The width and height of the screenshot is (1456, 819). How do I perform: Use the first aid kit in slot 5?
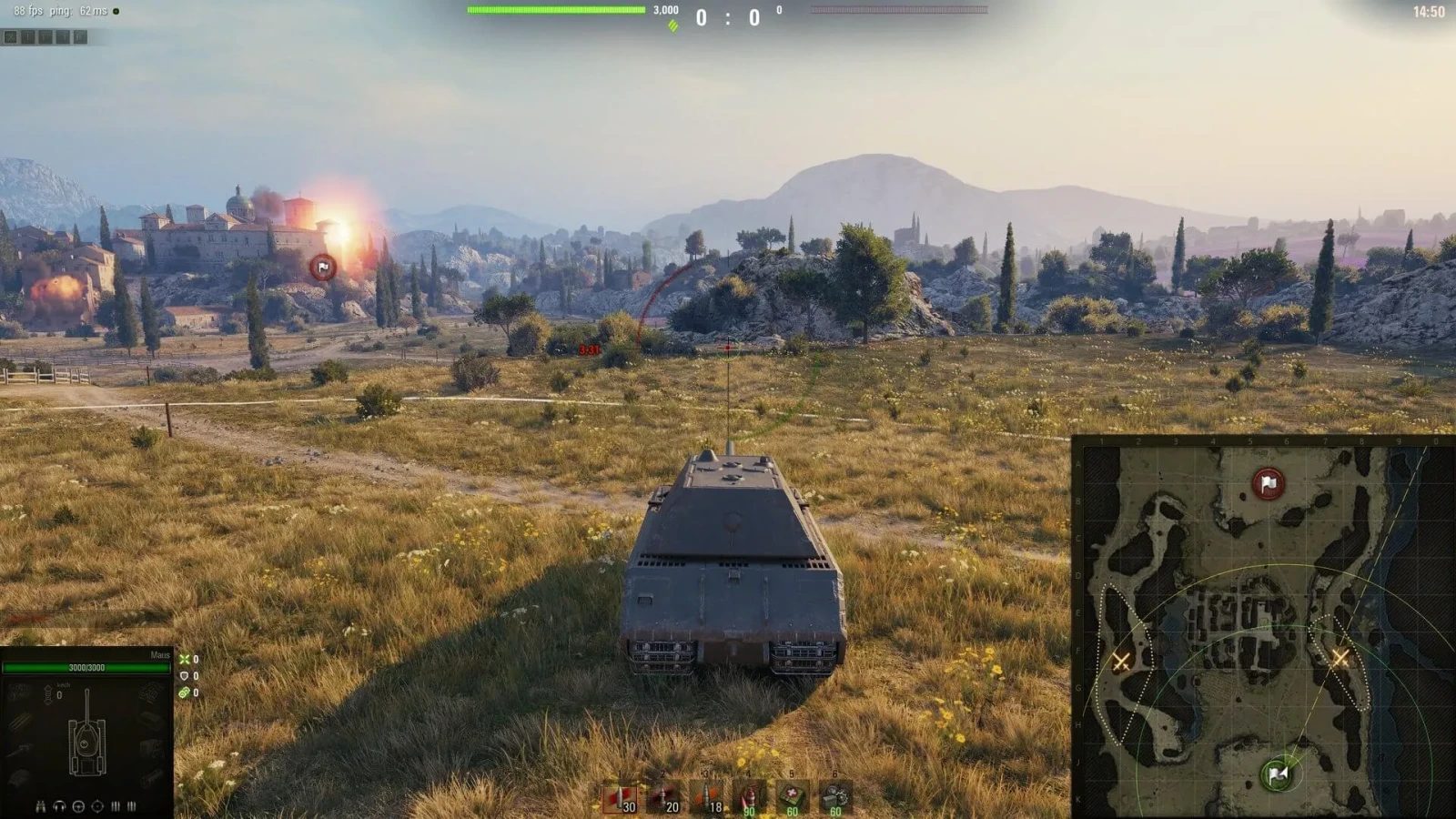pyautogui.click(x=794, y=794)
